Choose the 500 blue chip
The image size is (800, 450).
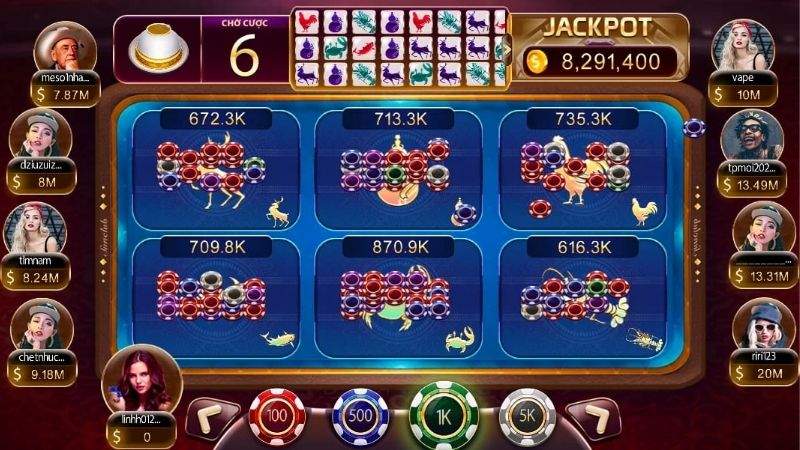click(358, 414)
